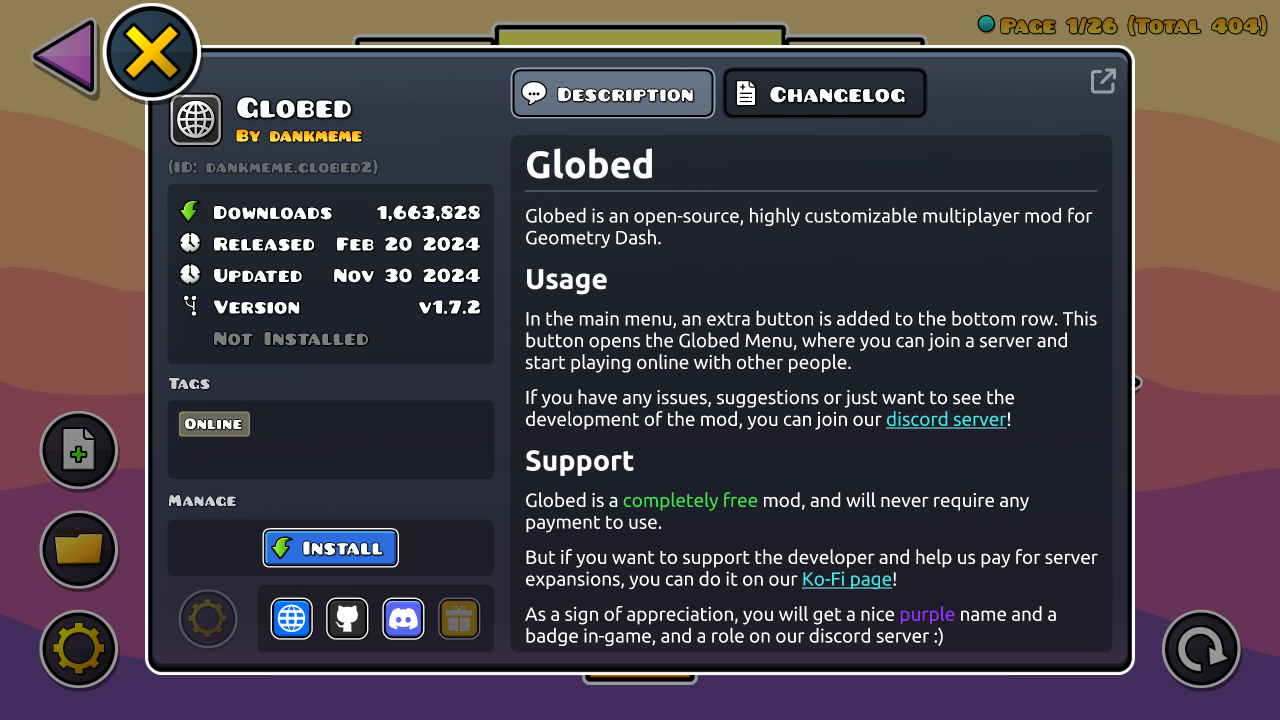
Task: Open the GitHub repository icon
Action: [x=347, y=619]
